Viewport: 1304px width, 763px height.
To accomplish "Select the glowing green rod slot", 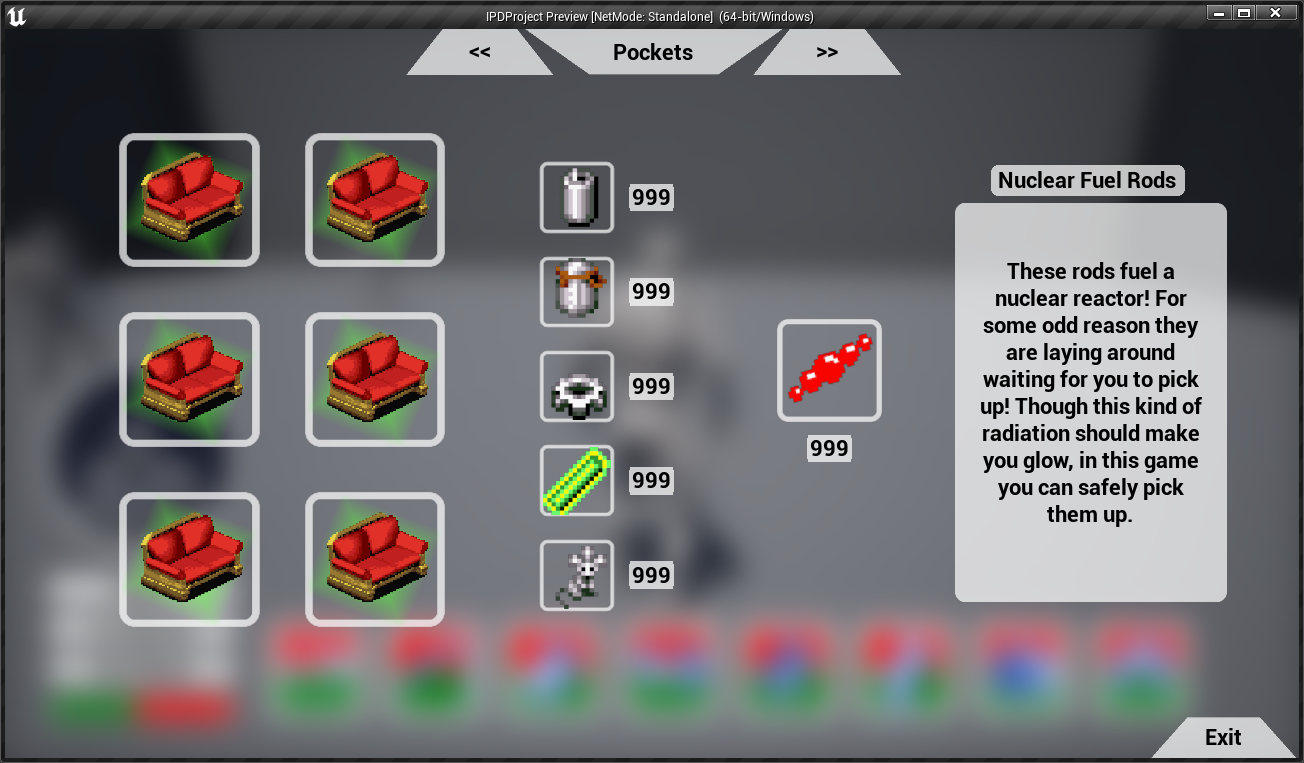I will pos(577,480).
